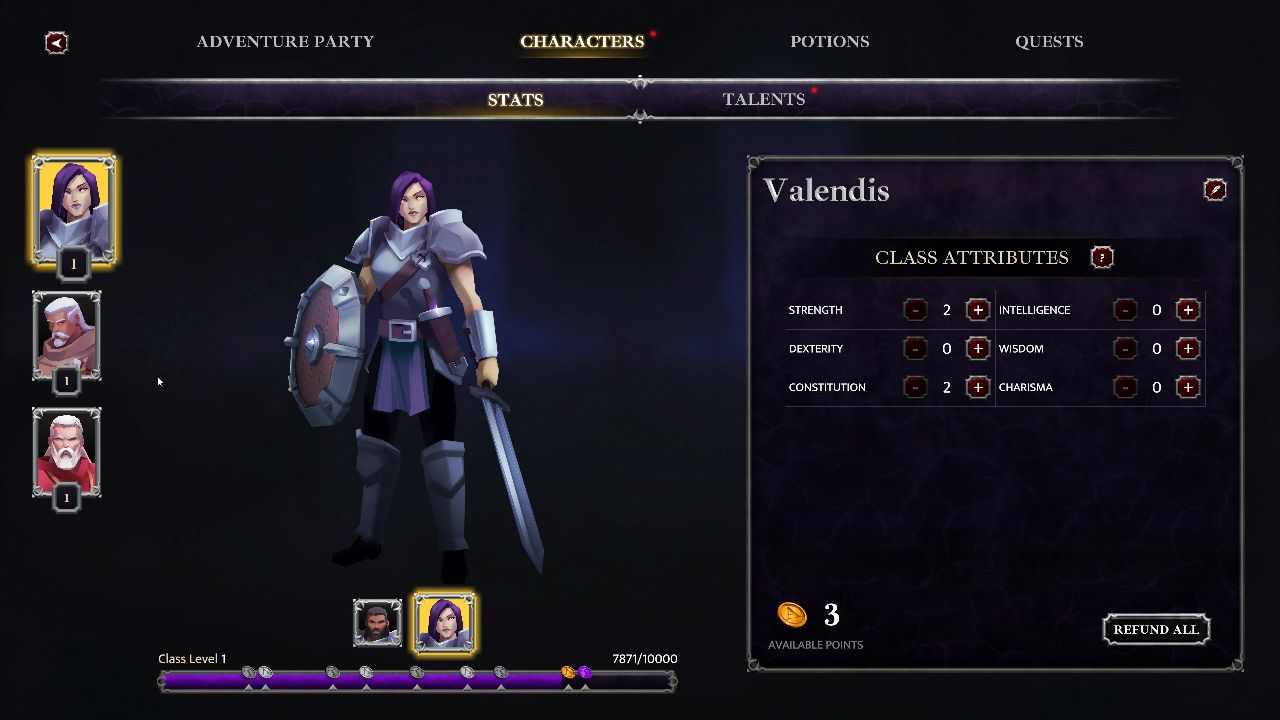Screen dimensions: 1280x720
Task: Click the quill icon to rename Valendis
Action: pos(1215,189)
